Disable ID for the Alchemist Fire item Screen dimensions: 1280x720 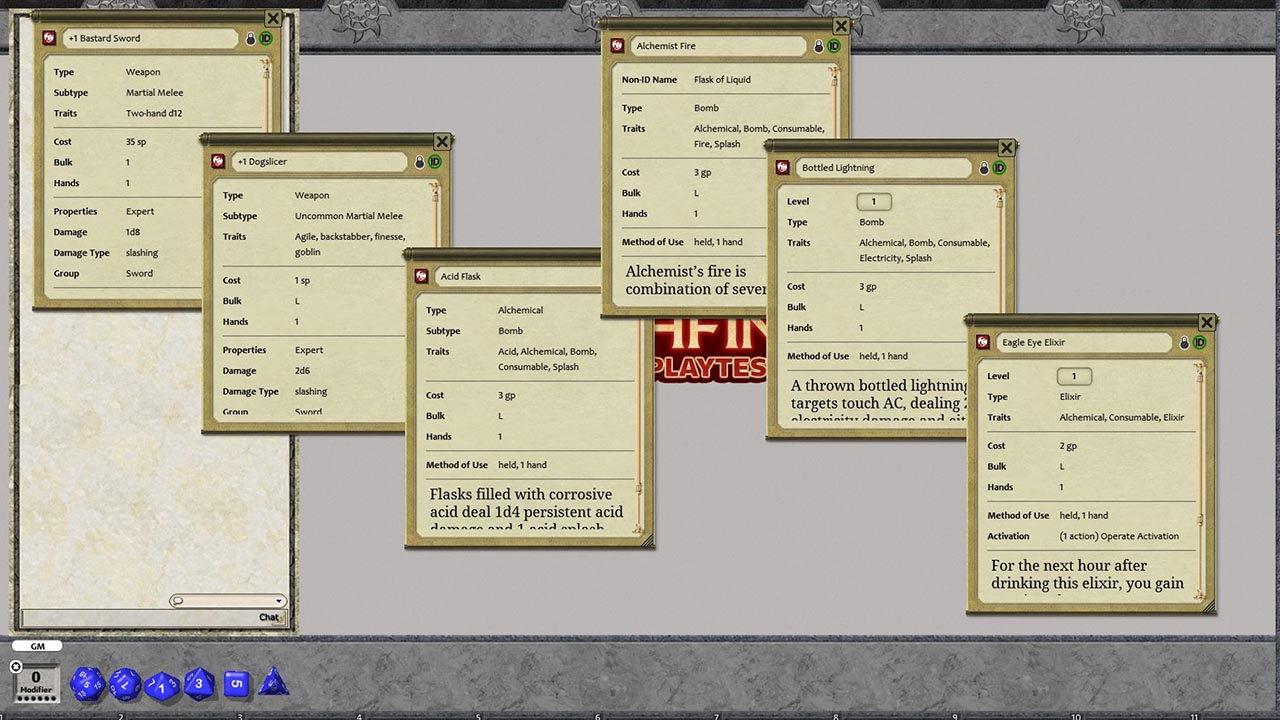(835, 46)
